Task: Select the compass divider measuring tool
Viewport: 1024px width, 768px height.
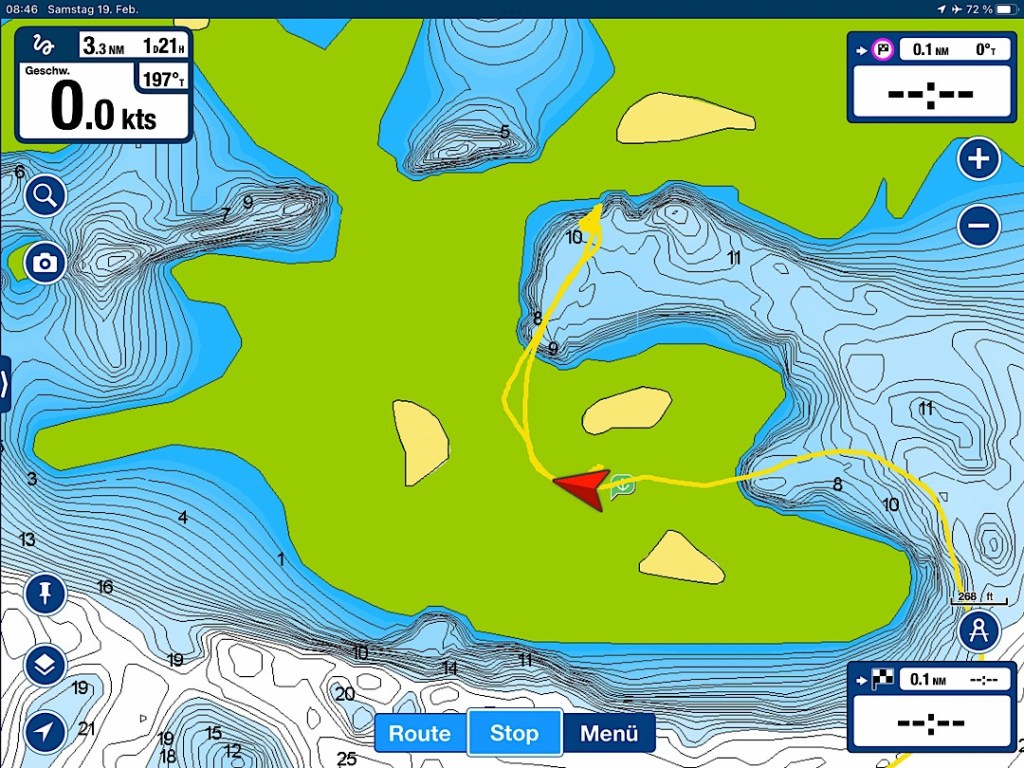Action: pos(979,631)
